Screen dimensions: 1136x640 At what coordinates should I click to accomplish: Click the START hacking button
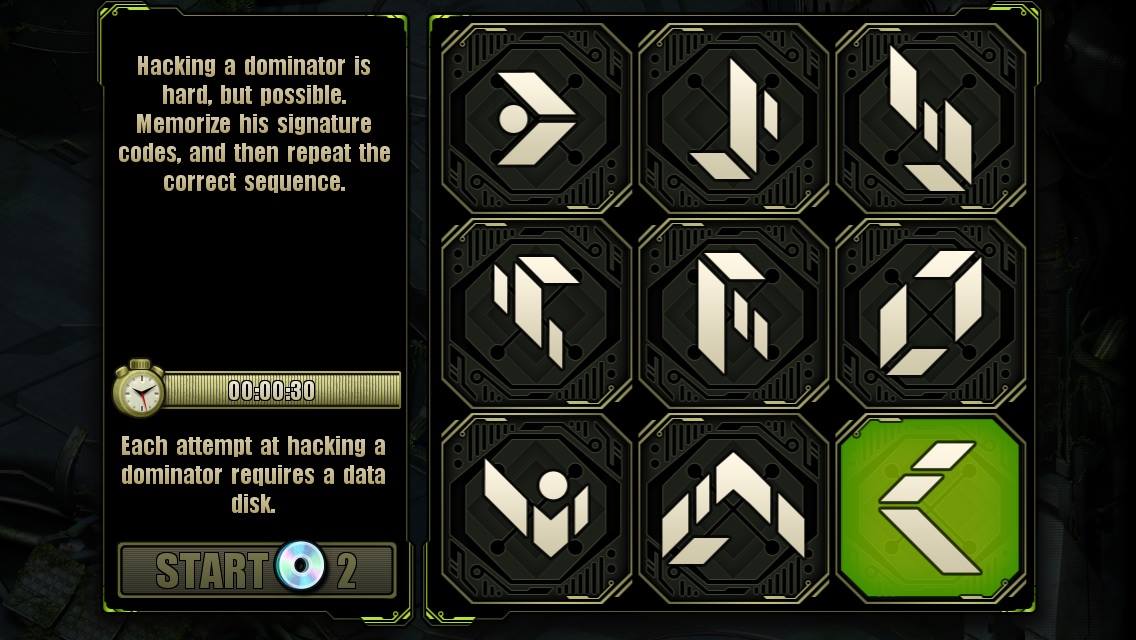click(256, 570)
